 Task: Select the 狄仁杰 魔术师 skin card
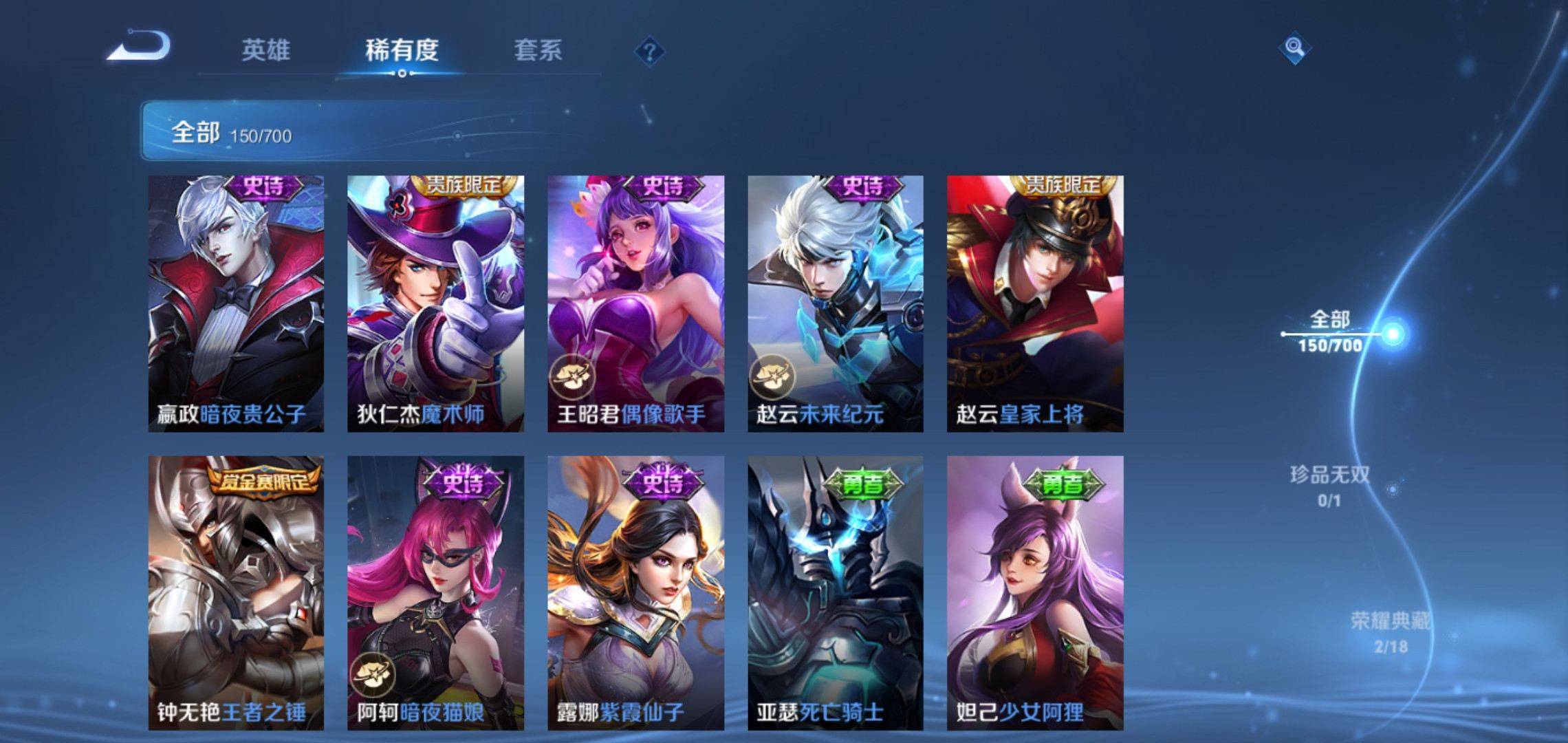point(435,303)
